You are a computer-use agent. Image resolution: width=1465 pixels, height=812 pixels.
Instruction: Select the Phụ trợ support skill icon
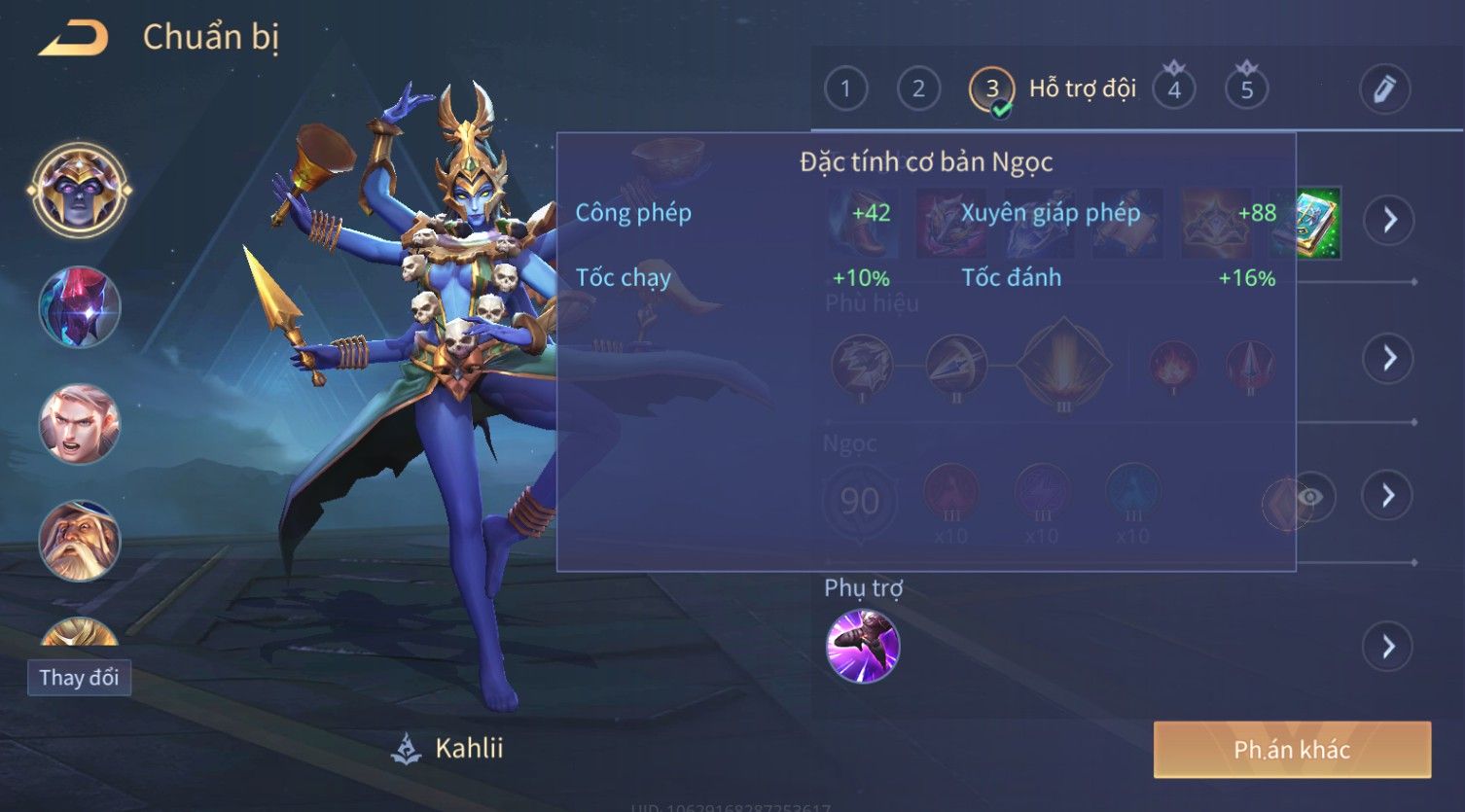[x=863, y=647]
